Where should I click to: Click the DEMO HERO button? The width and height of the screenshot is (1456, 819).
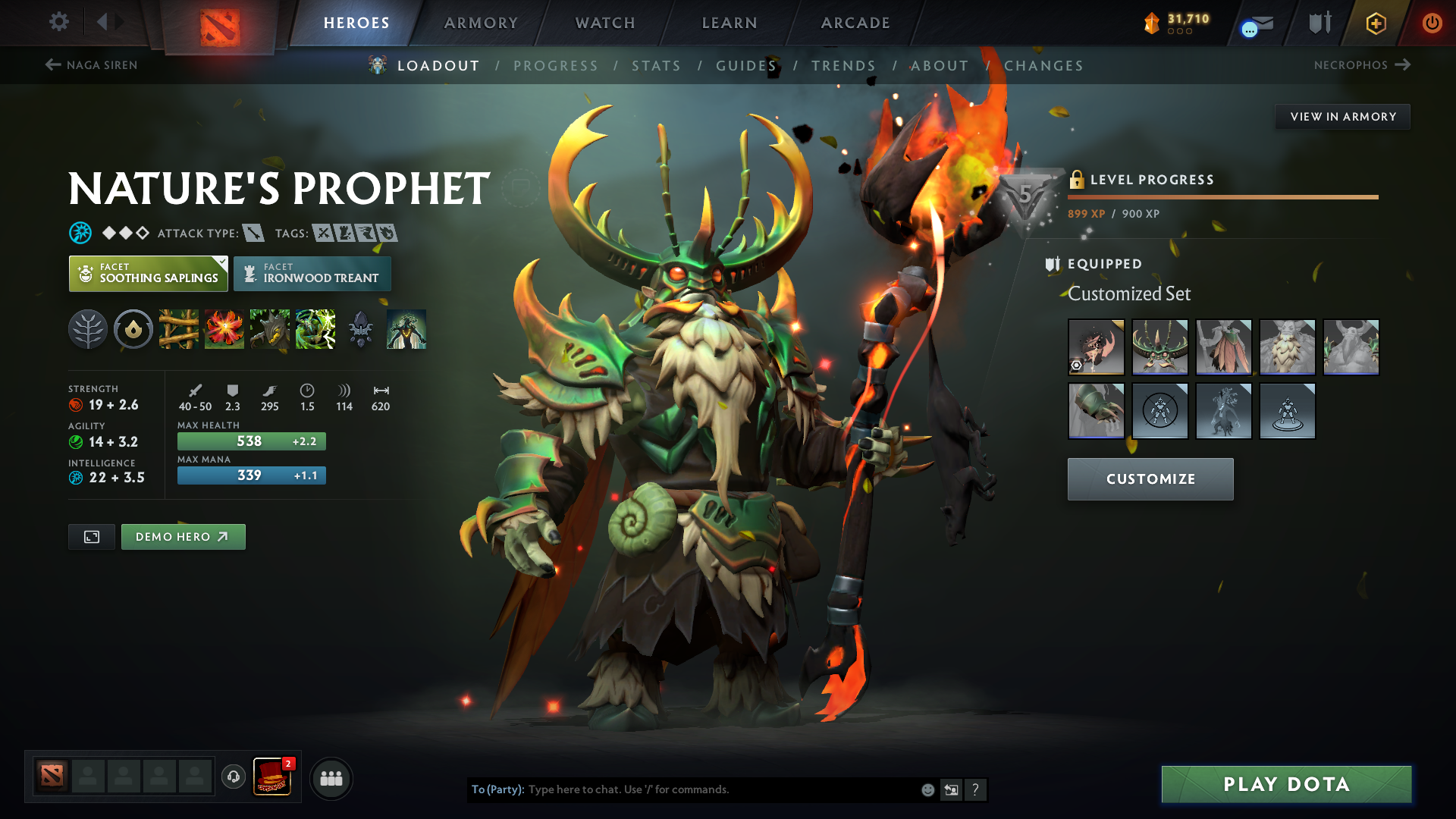[x=183, y=536]
